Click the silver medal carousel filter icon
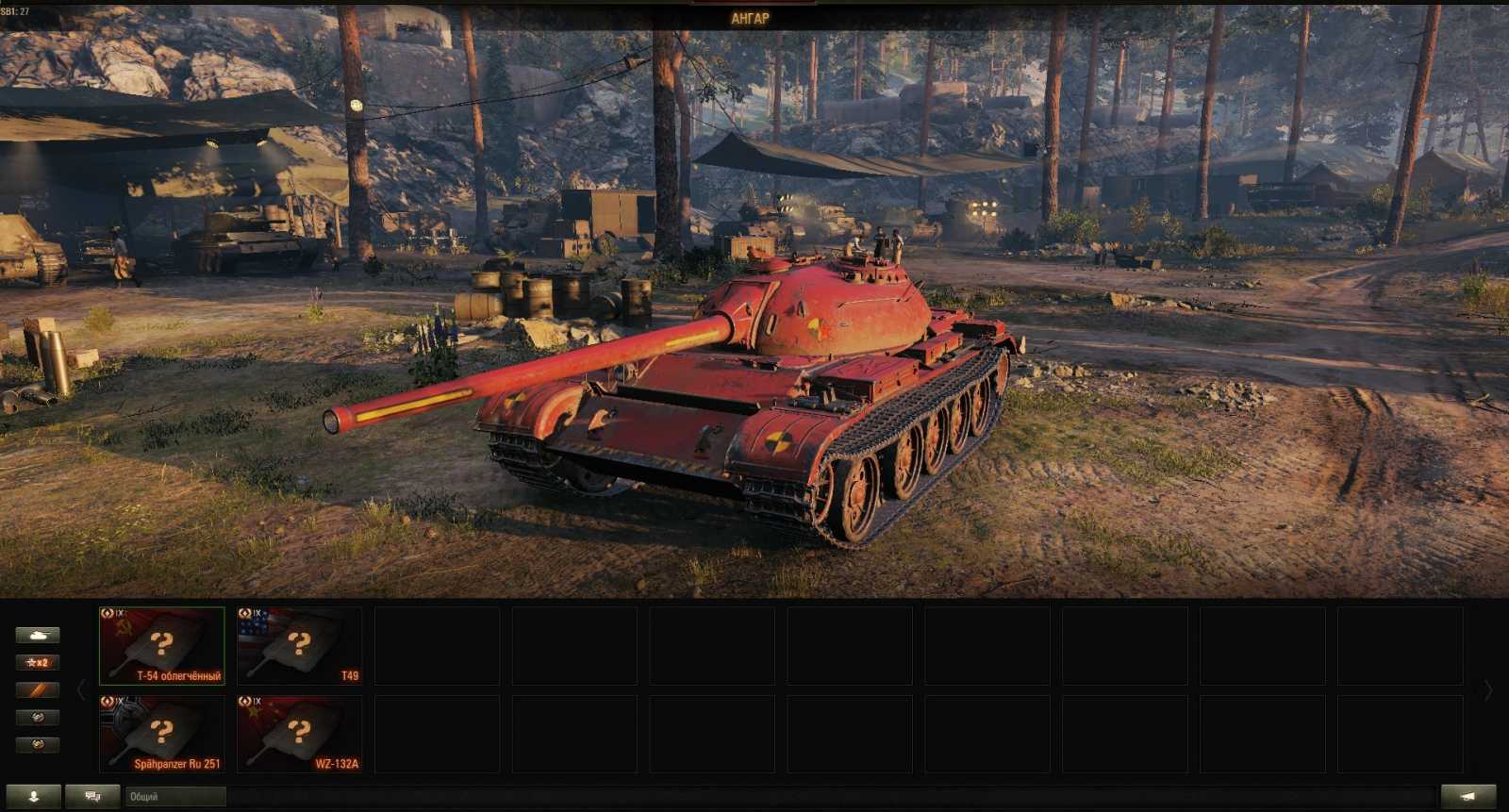Image resolution: width=1509 pixels, height=812 pixels. coord(38,717)
